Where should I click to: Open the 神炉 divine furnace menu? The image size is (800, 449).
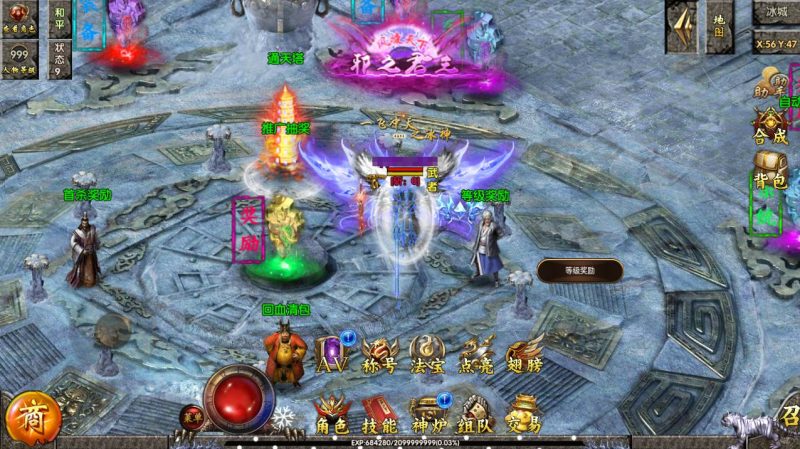(427, 414)
